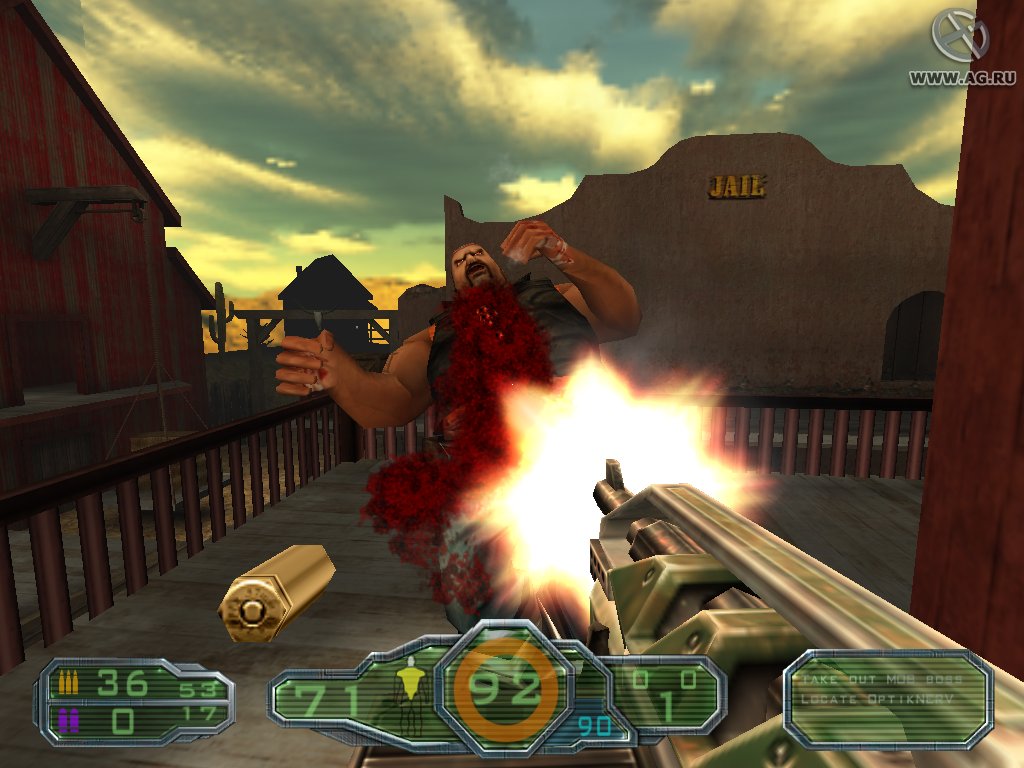Open the mission objectives panel
The height and width of the screenshot is (768, 1024).
click(888, 699)
